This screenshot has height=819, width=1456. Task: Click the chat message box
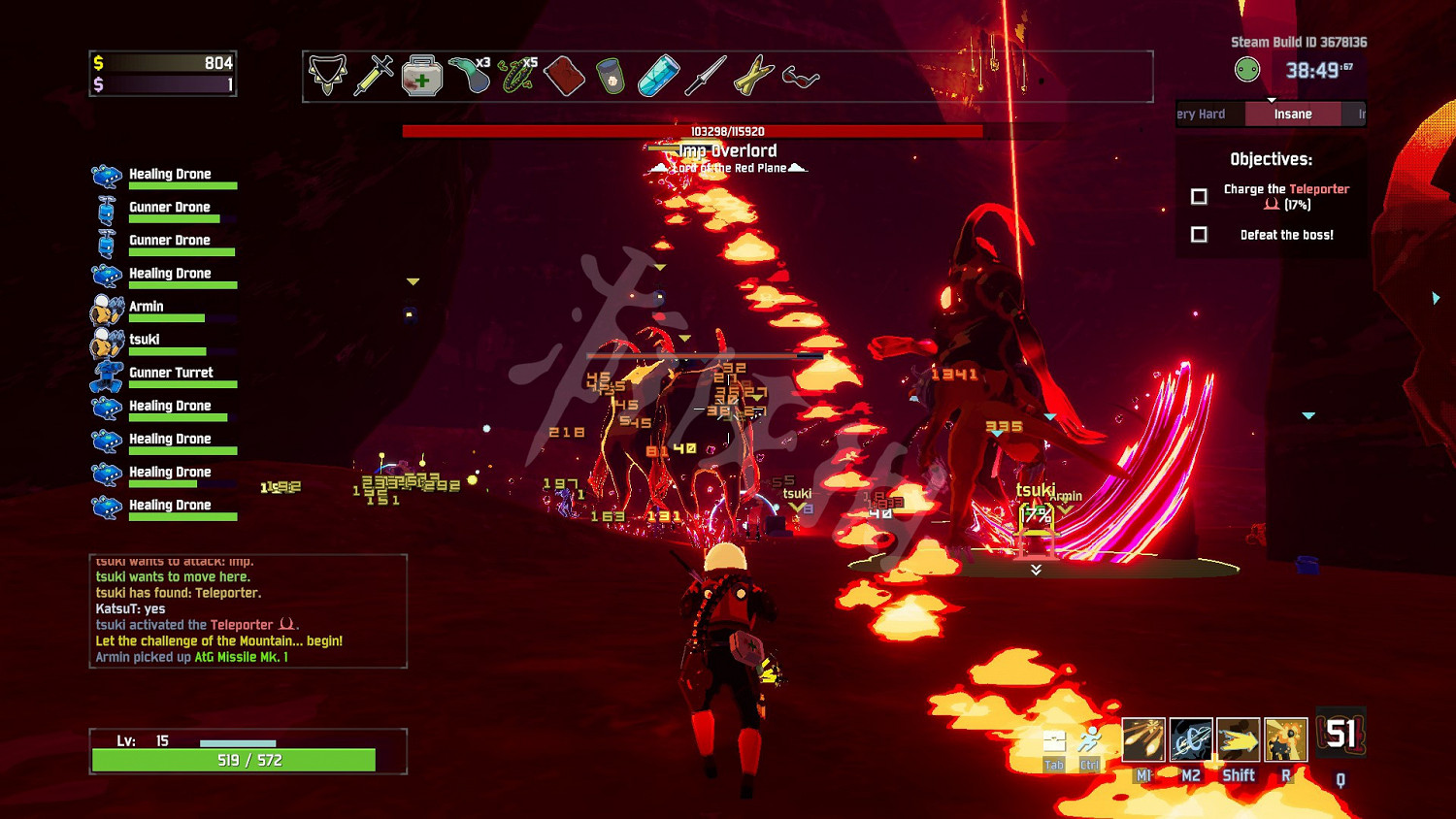pyautogui.click(x=248, y=611)
